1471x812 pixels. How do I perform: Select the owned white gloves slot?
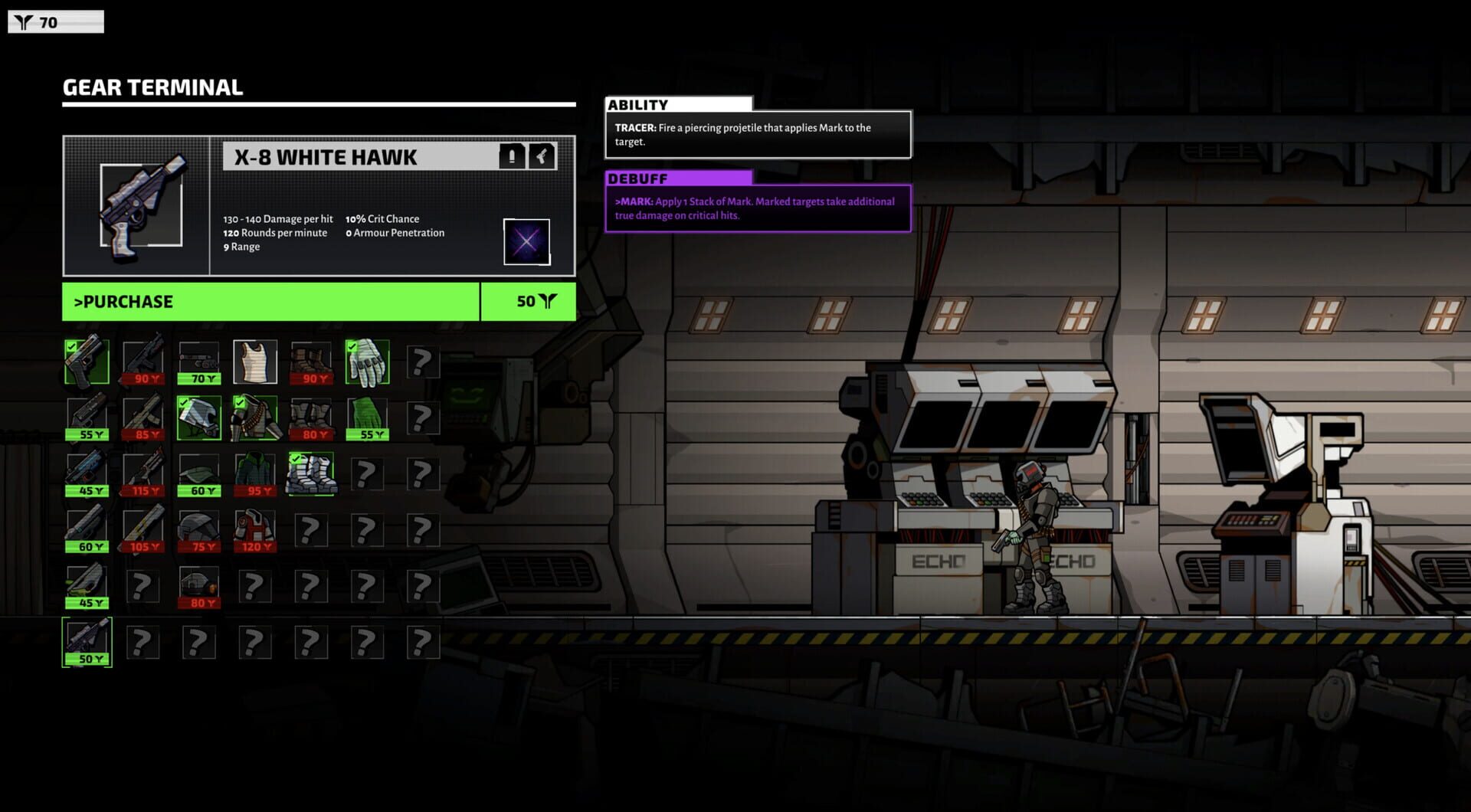[x=367, y=362]
